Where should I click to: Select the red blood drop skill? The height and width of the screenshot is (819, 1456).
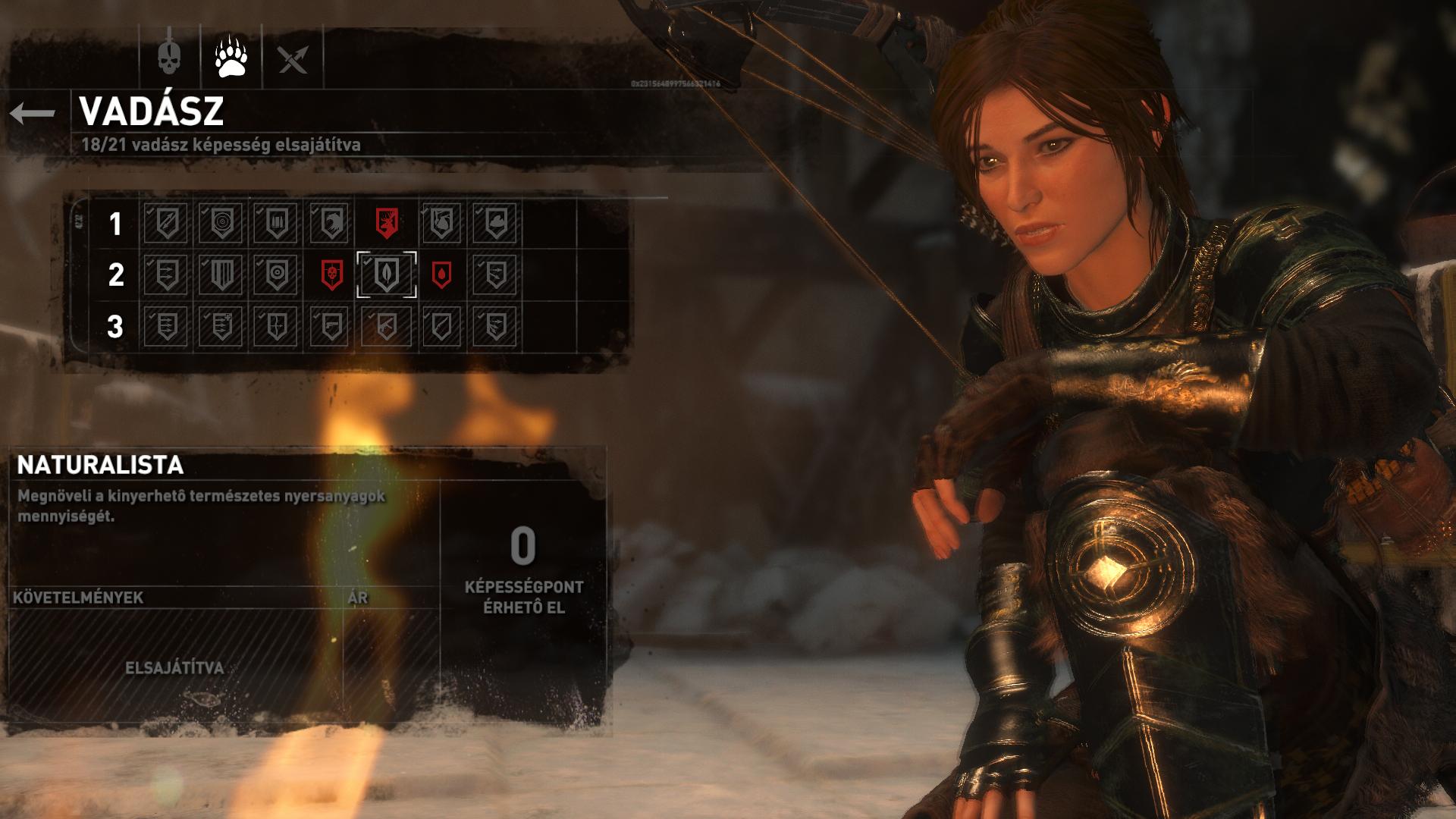tap(441, 275)
